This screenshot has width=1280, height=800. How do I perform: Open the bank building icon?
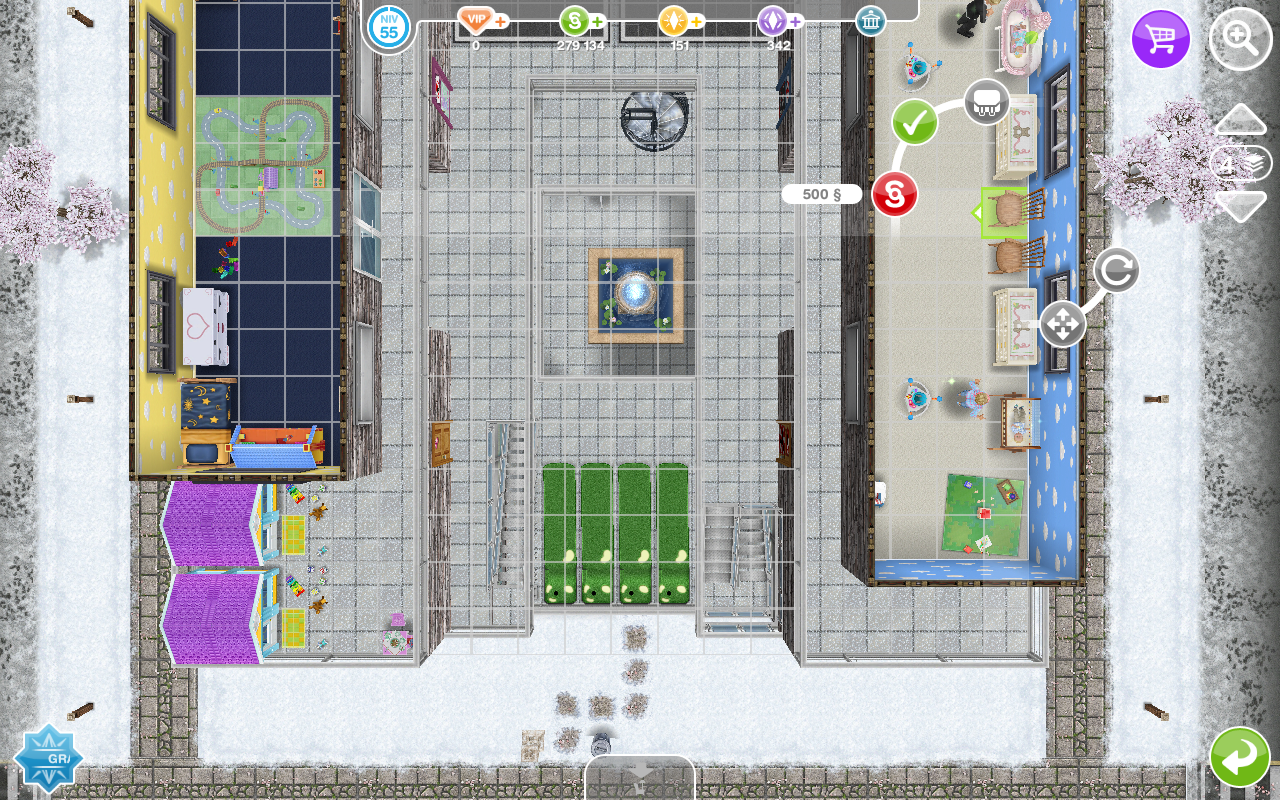point(870,21)
